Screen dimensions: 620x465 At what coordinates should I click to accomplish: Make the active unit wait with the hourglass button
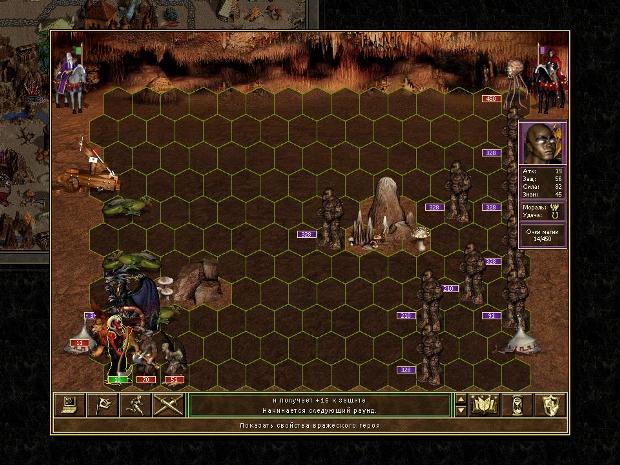click(518, 405)
